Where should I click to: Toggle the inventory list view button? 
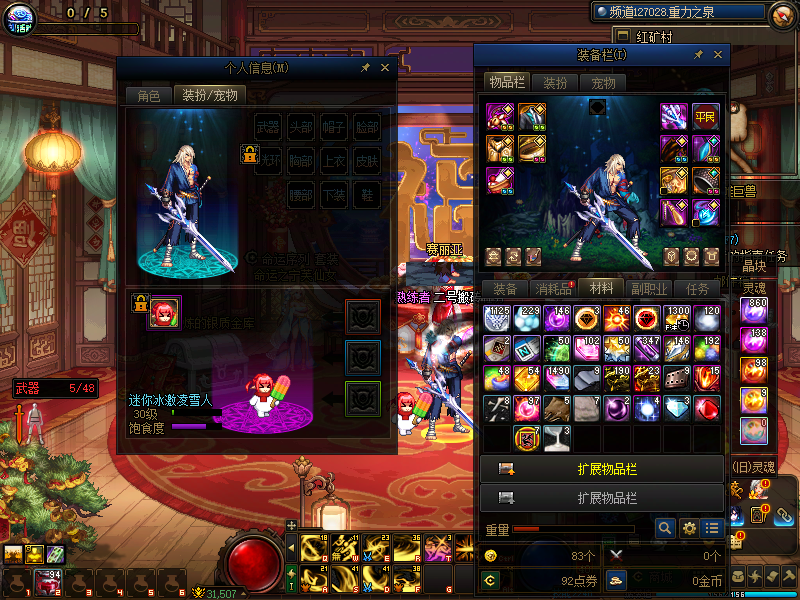pos(712,528)
